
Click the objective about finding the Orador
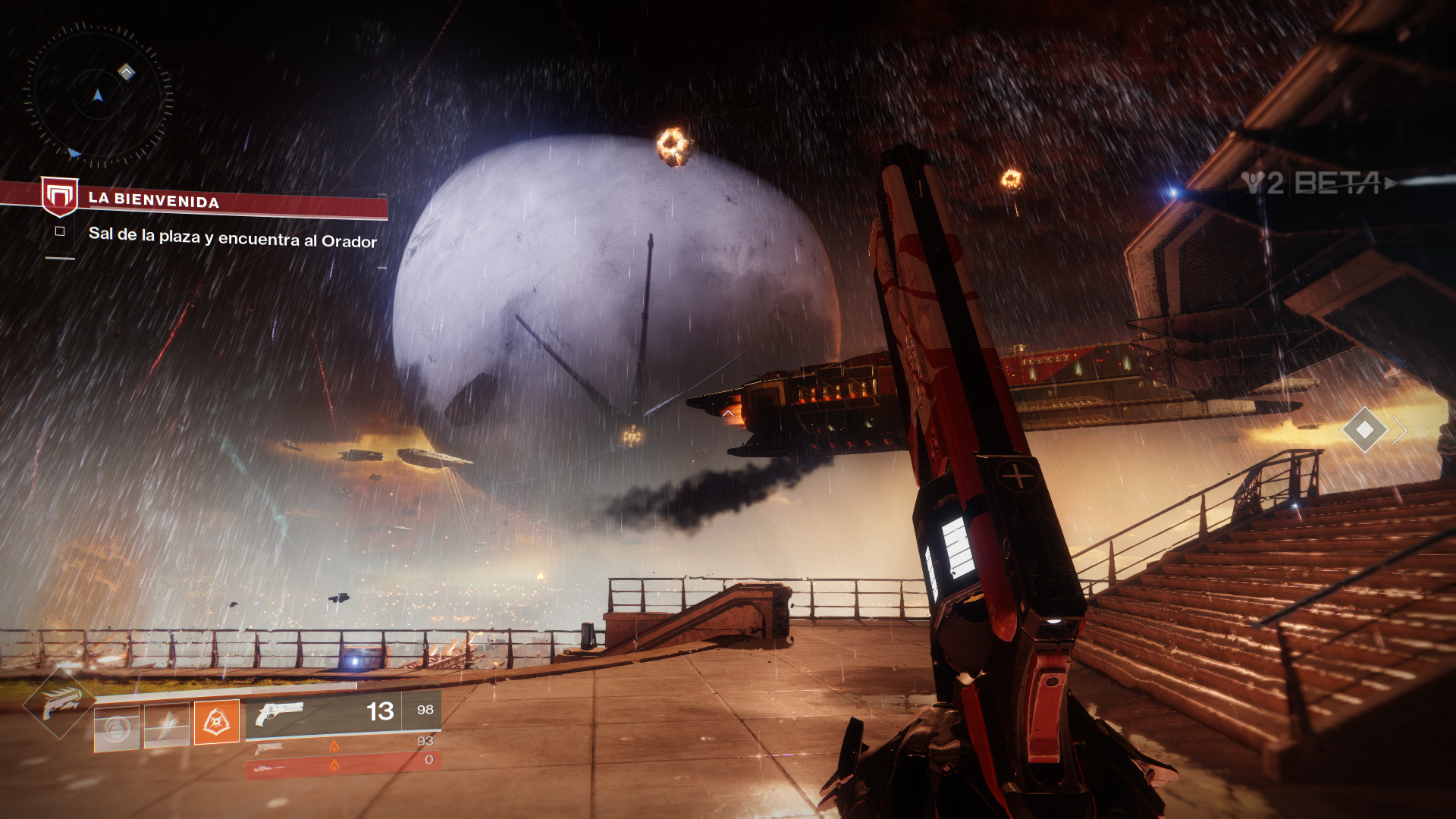(x=232, y=238)
